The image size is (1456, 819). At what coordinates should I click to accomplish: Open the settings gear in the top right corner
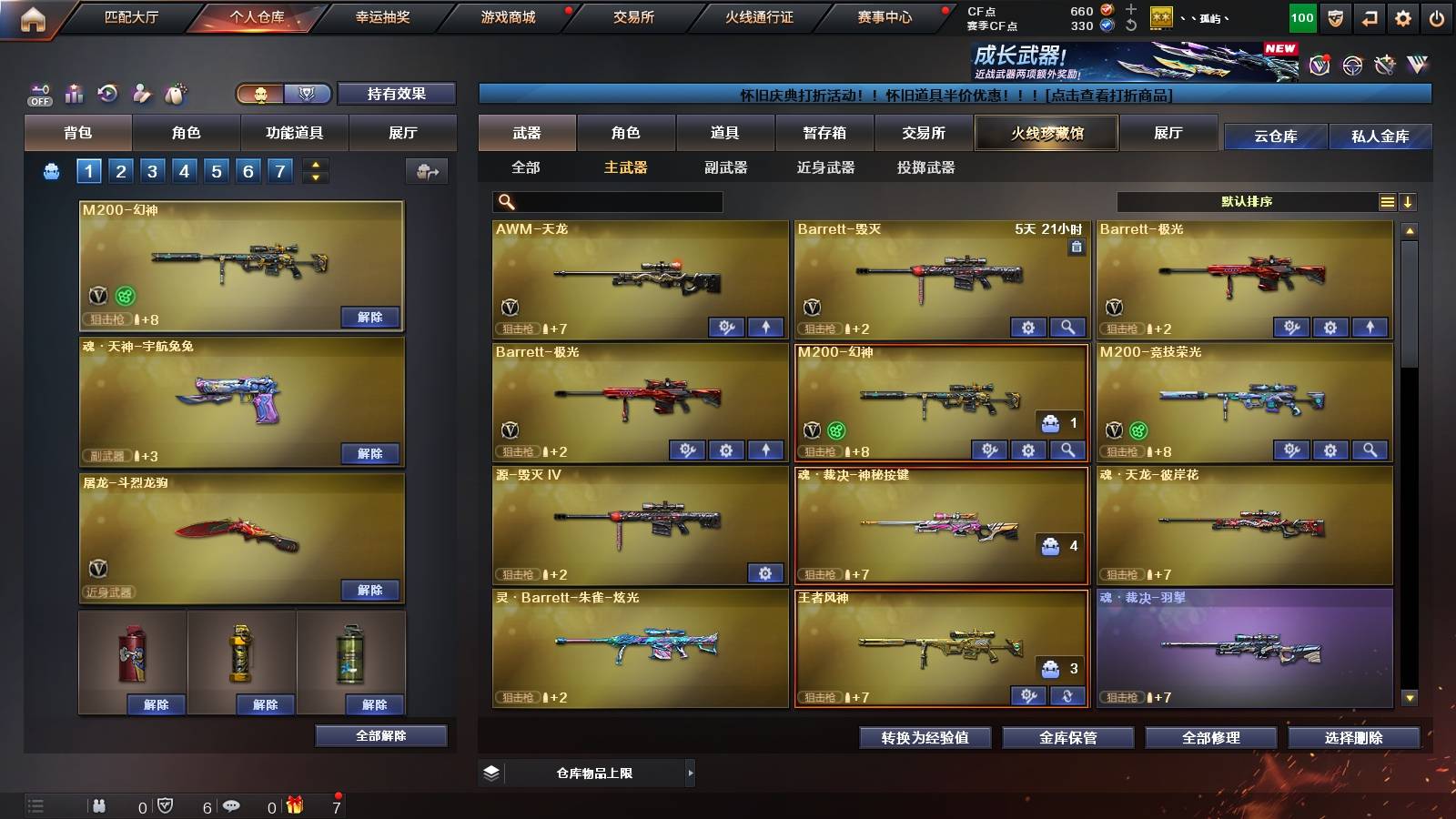click(1402, 16)
